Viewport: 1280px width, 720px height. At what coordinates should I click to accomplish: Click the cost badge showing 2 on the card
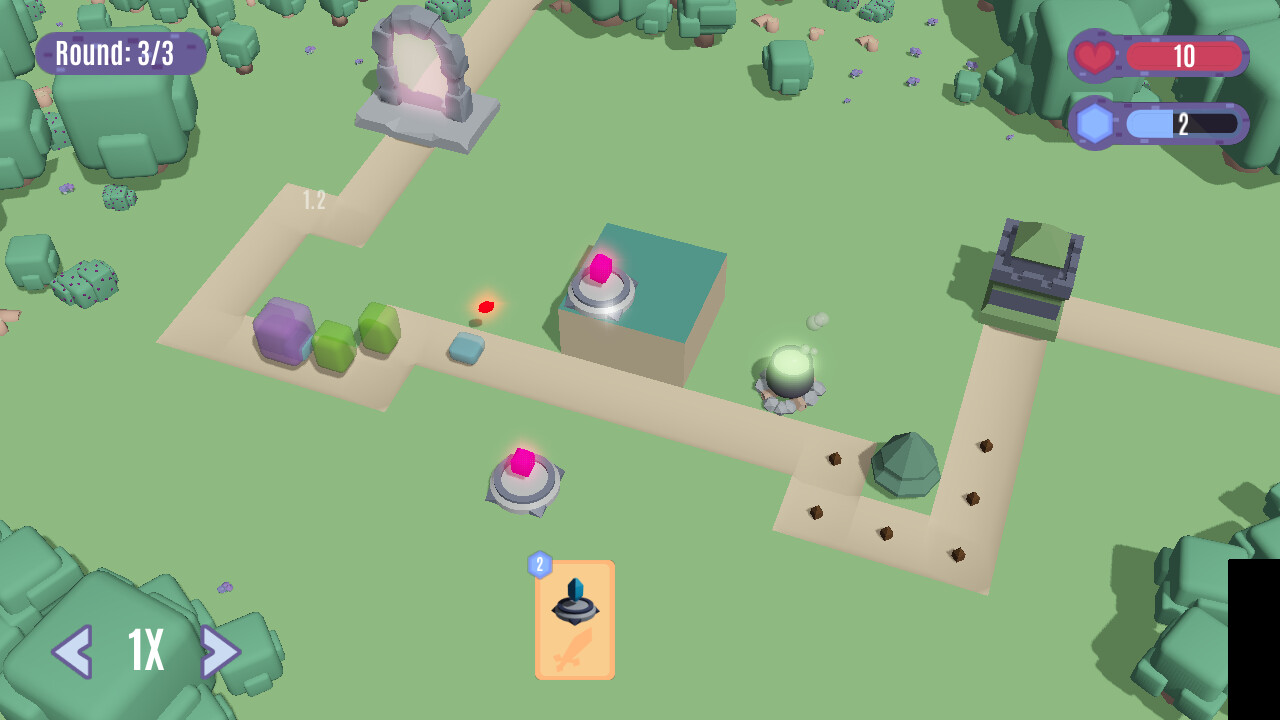pos(539,564)
